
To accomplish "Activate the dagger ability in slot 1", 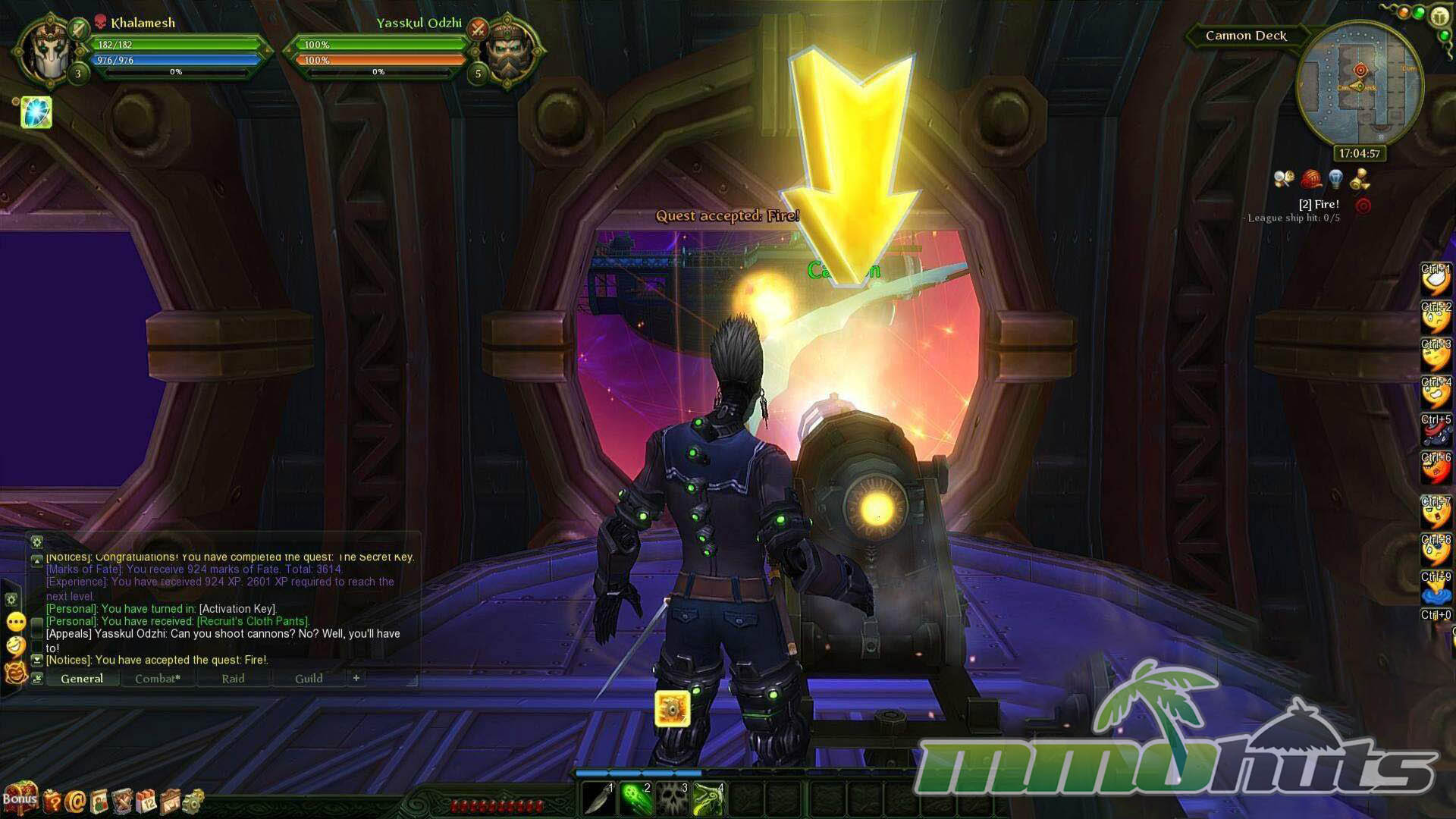I will click(x=599, y=798).
